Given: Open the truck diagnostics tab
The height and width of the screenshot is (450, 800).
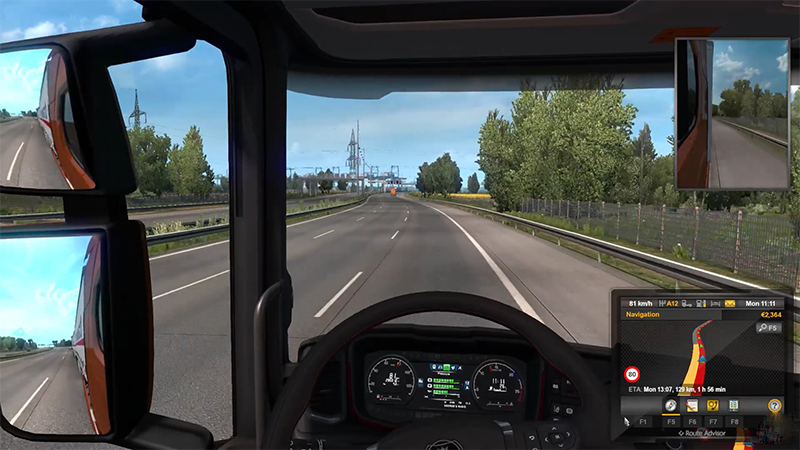Looking at the screenshot, I should pos(712,405).
